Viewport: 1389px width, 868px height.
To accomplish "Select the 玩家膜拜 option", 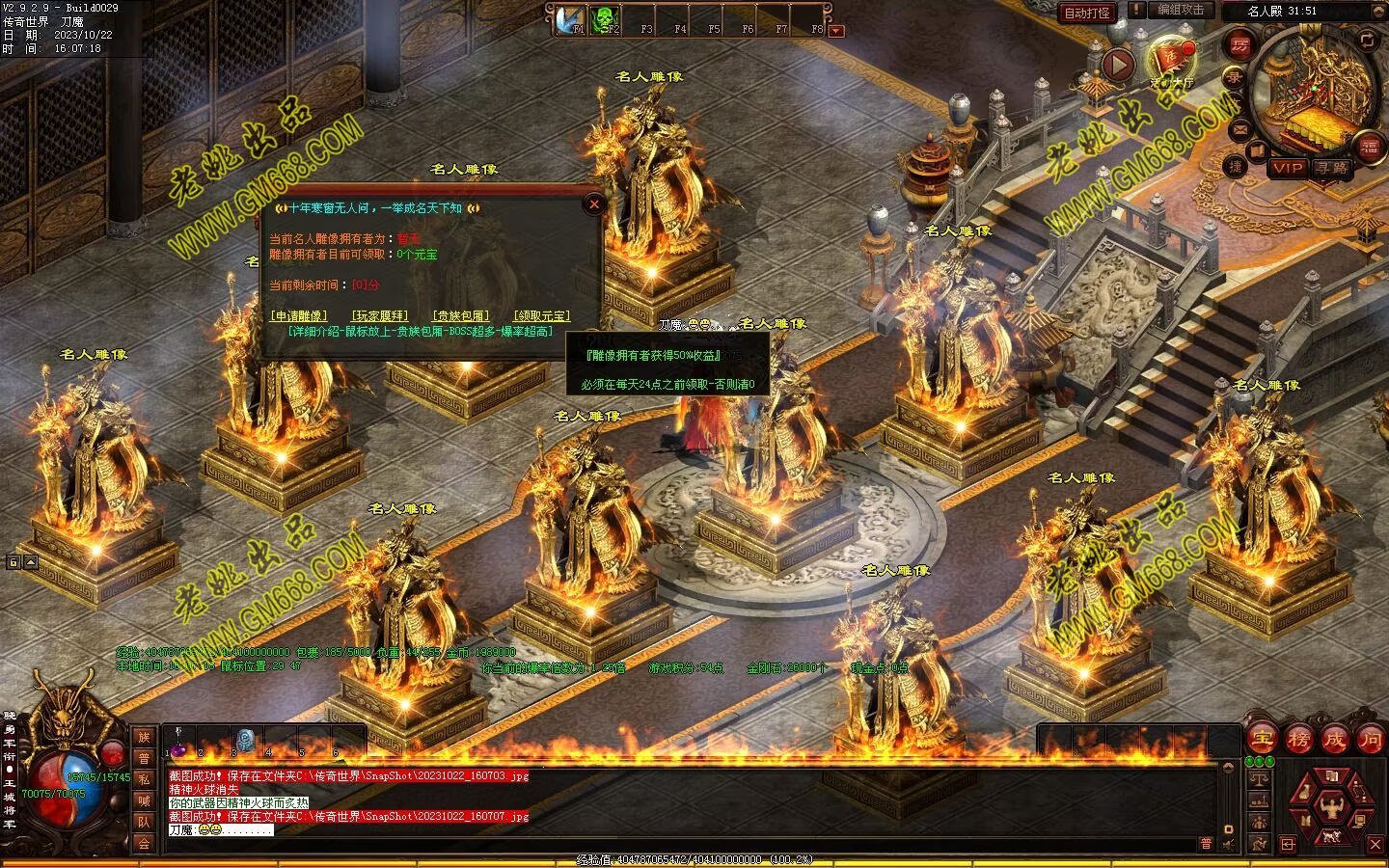I will coord(379,316).
